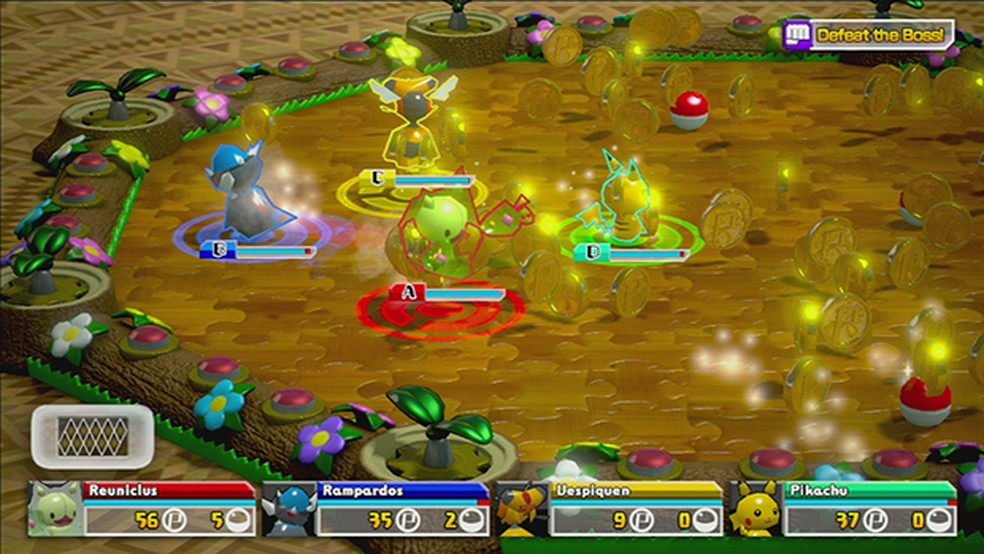Screen dimensions: 984x554
Task: Click the Reuniclus player portrait
Action: coord(53,508)
